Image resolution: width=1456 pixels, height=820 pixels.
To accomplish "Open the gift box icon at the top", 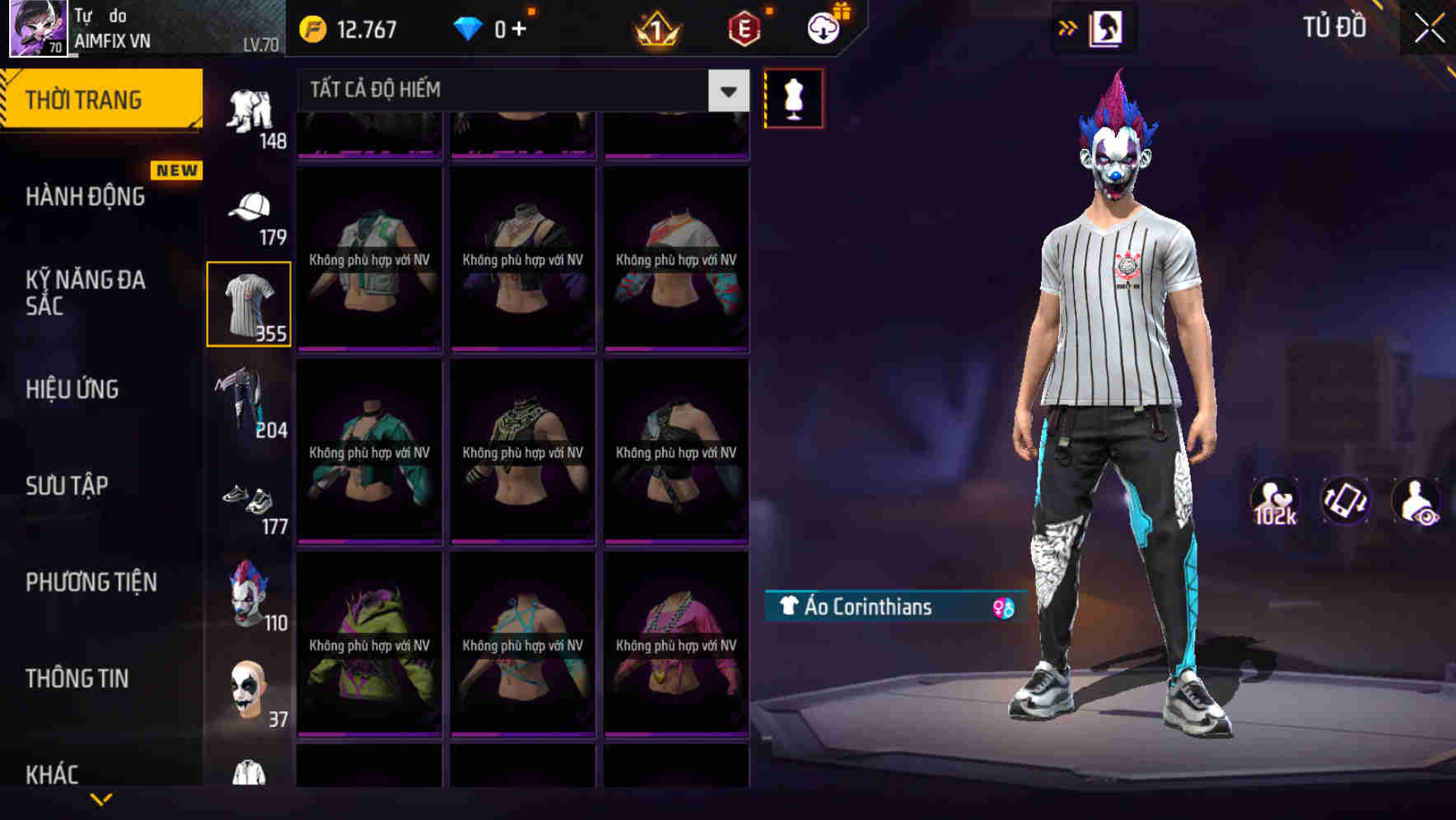I will click(841, 11).
